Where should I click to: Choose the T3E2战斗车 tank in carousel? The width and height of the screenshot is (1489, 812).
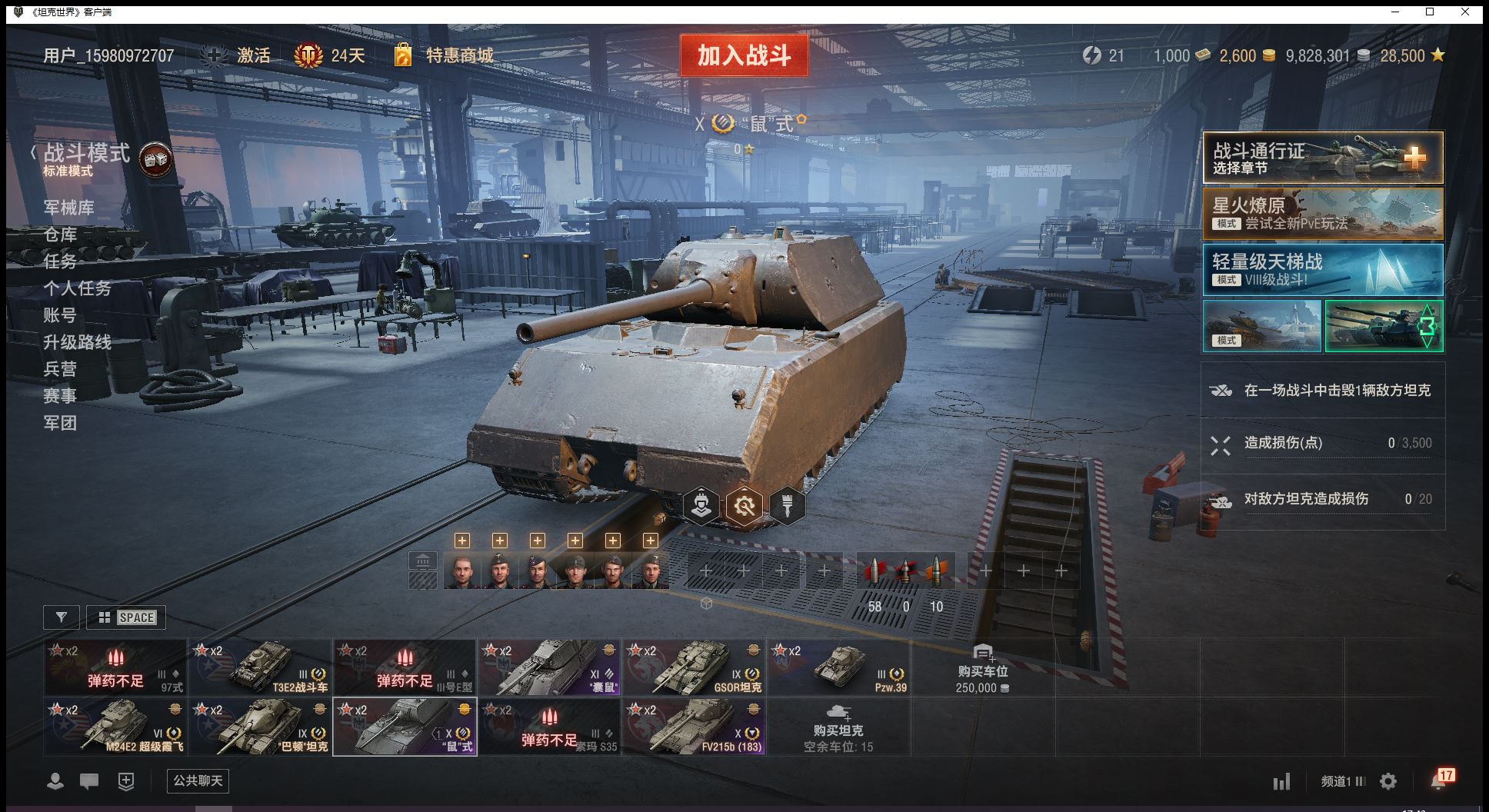(x=261, y=667)
